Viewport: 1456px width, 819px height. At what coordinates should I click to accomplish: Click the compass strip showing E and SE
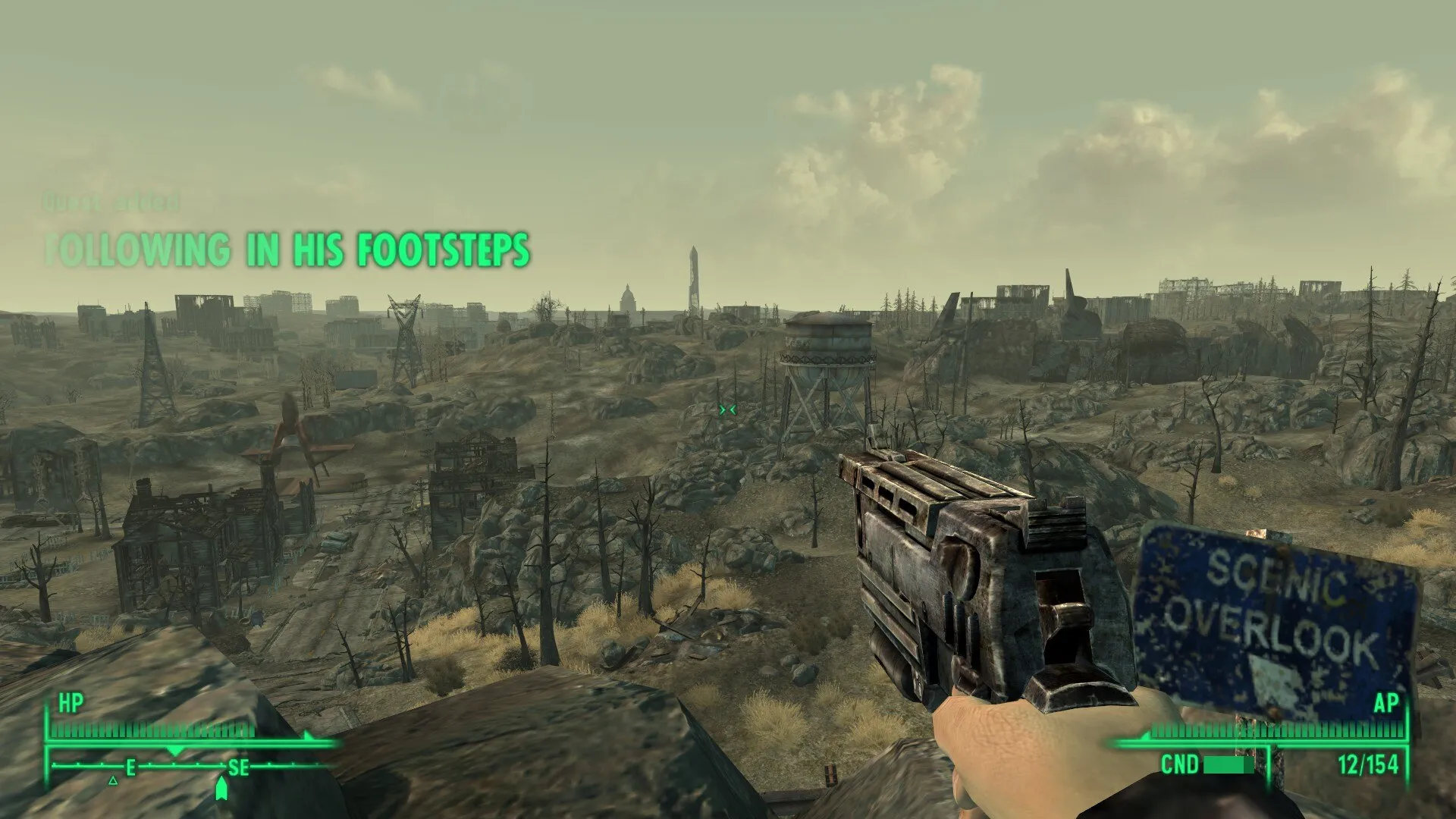coord(182,767)
